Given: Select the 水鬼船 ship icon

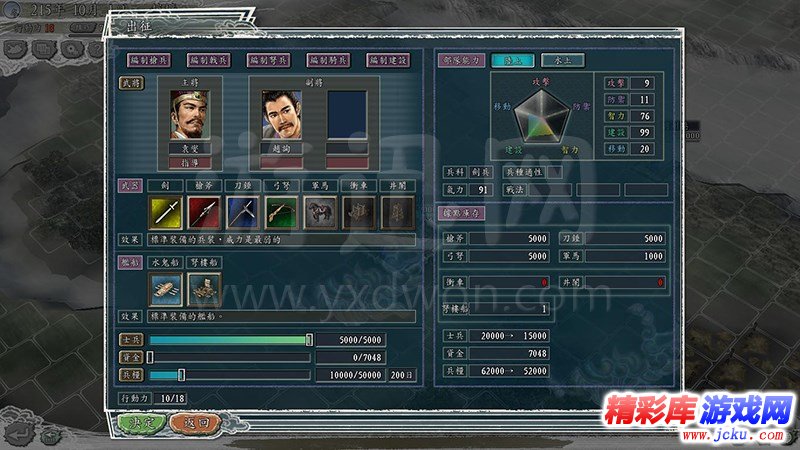Looking at the screenshot, I should [x=166, y=289].
